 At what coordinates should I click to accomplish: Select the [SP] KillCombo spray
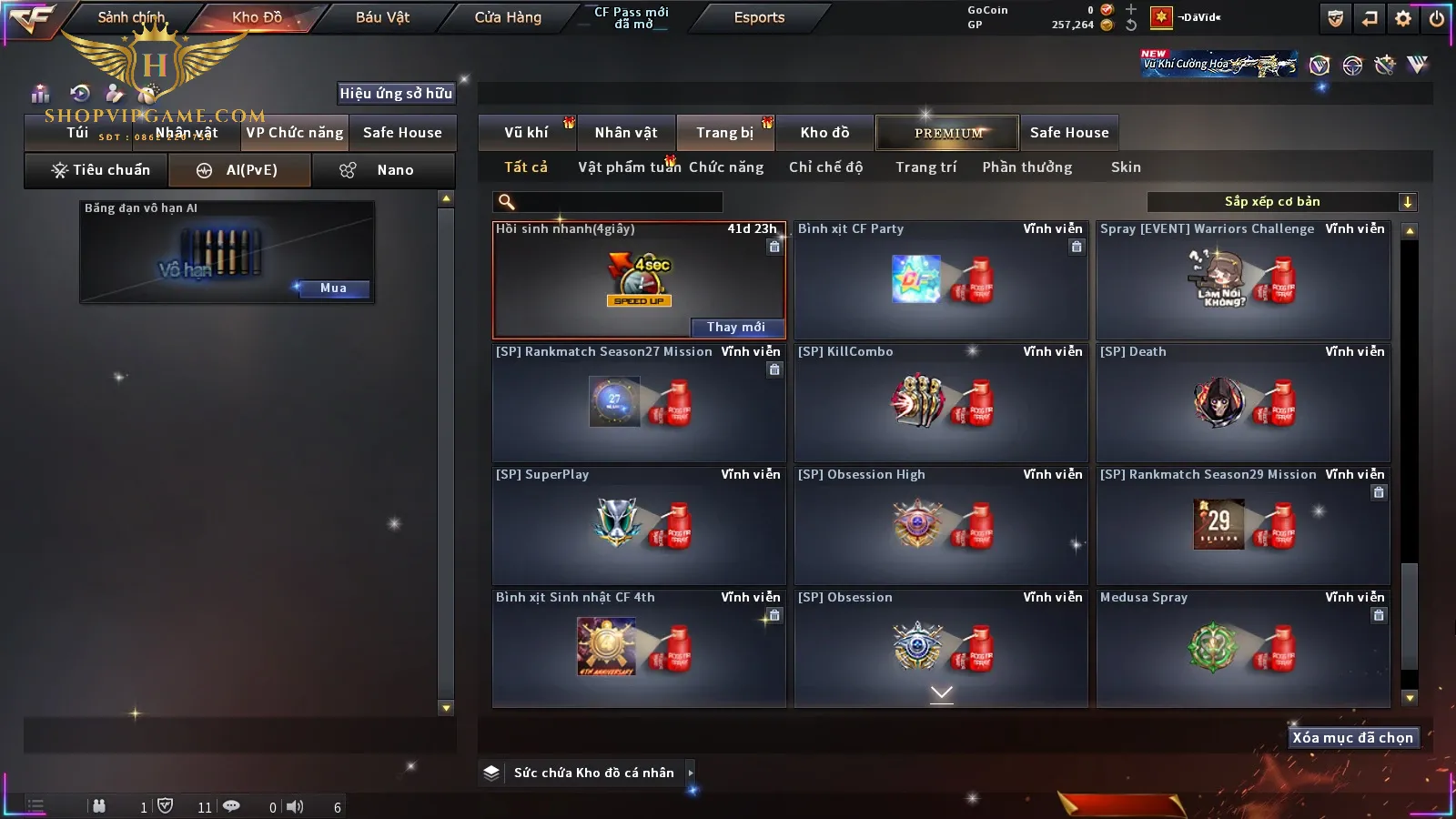point(941,402)
